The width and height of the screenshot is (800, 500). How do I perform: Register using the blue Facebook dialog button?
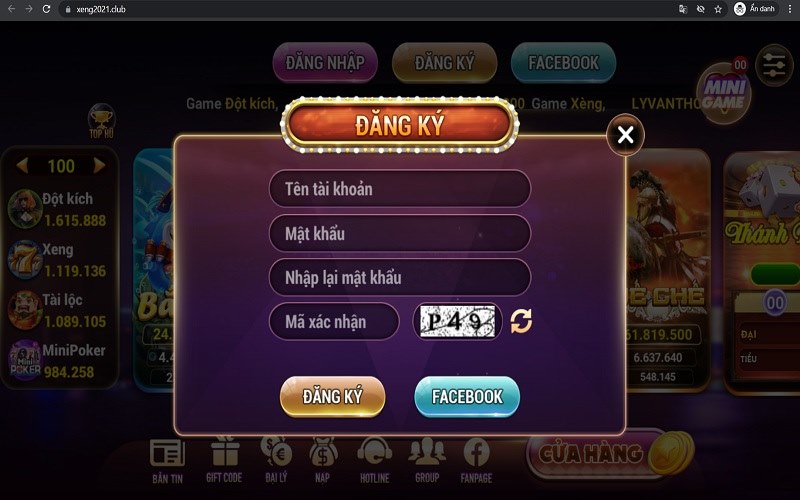click(x=467, y=397)
